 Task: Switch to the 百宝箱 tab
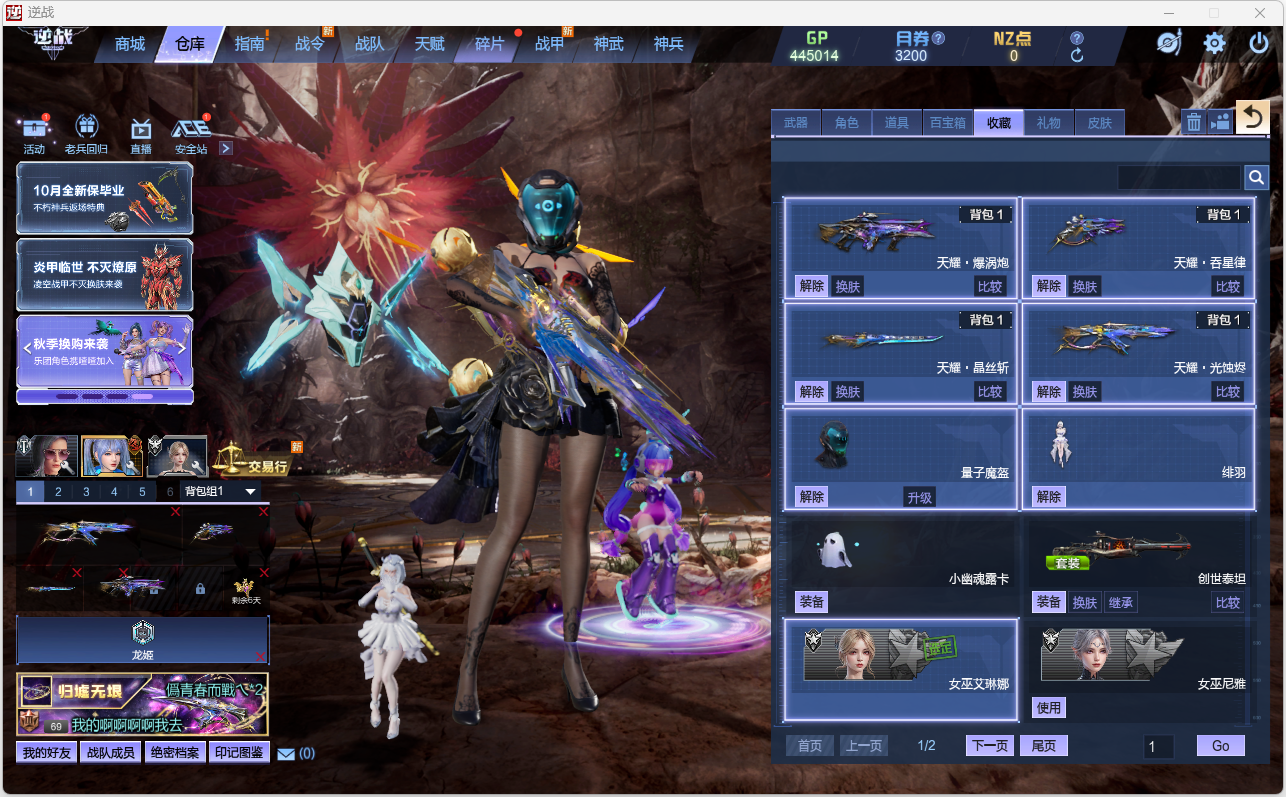[947, 123]
